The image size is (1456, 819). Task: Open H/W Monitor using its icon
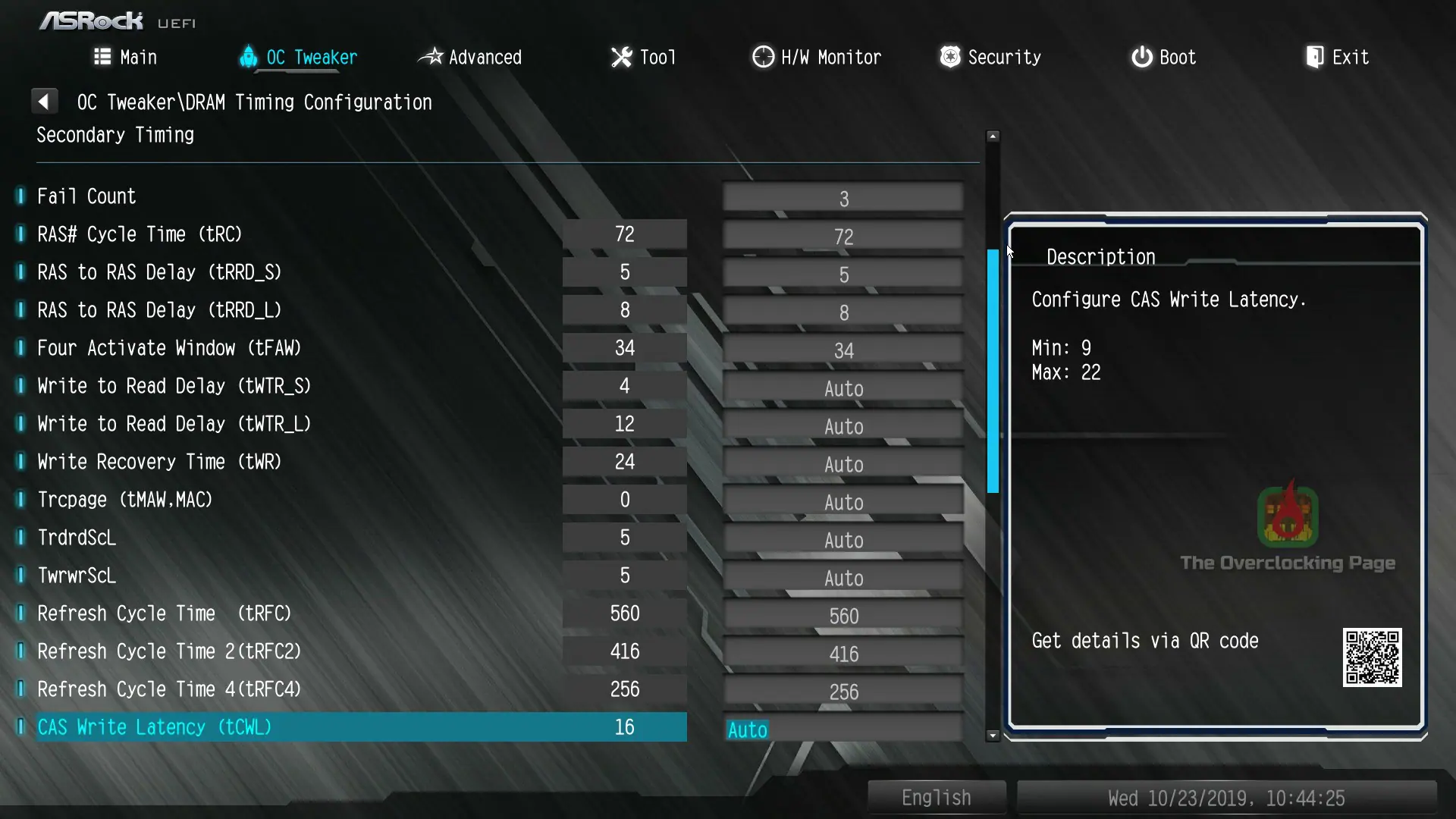point(762,56)
